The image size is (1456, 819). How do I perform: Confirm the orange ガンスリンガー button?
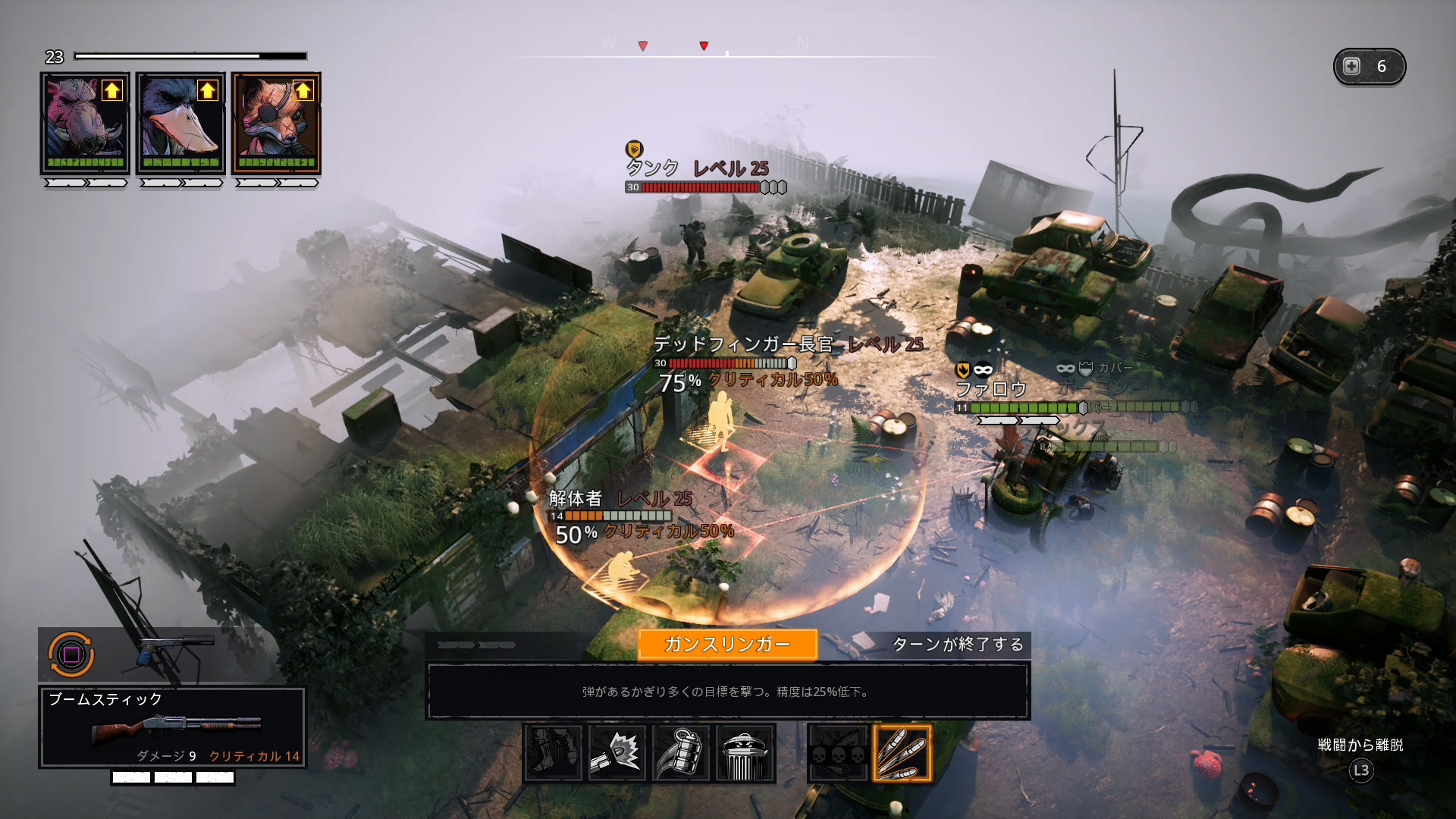pos(727,645)
